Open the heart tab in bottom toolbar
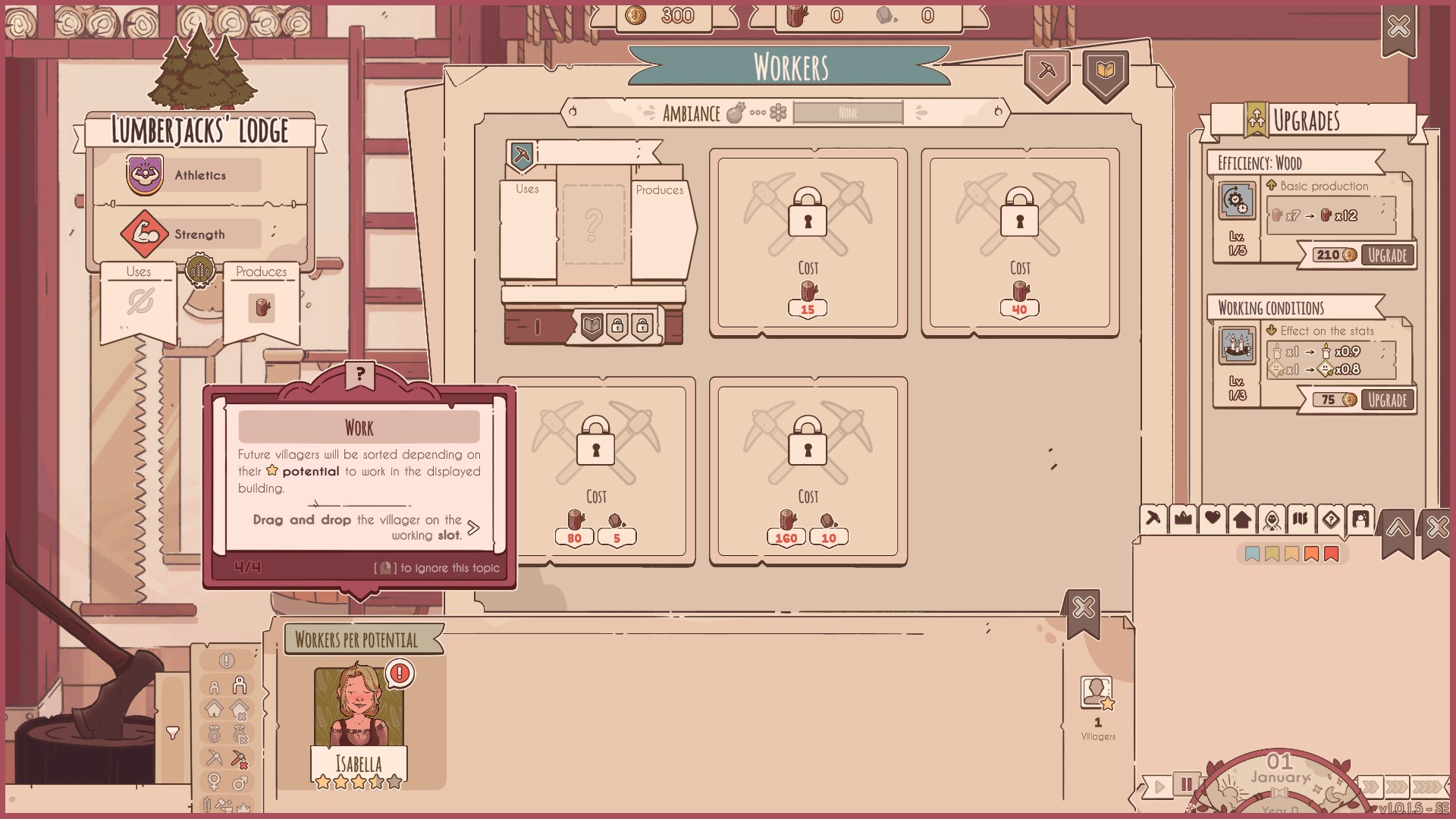This screenshot has width=1456, height=819. (x=1213, y=519)
